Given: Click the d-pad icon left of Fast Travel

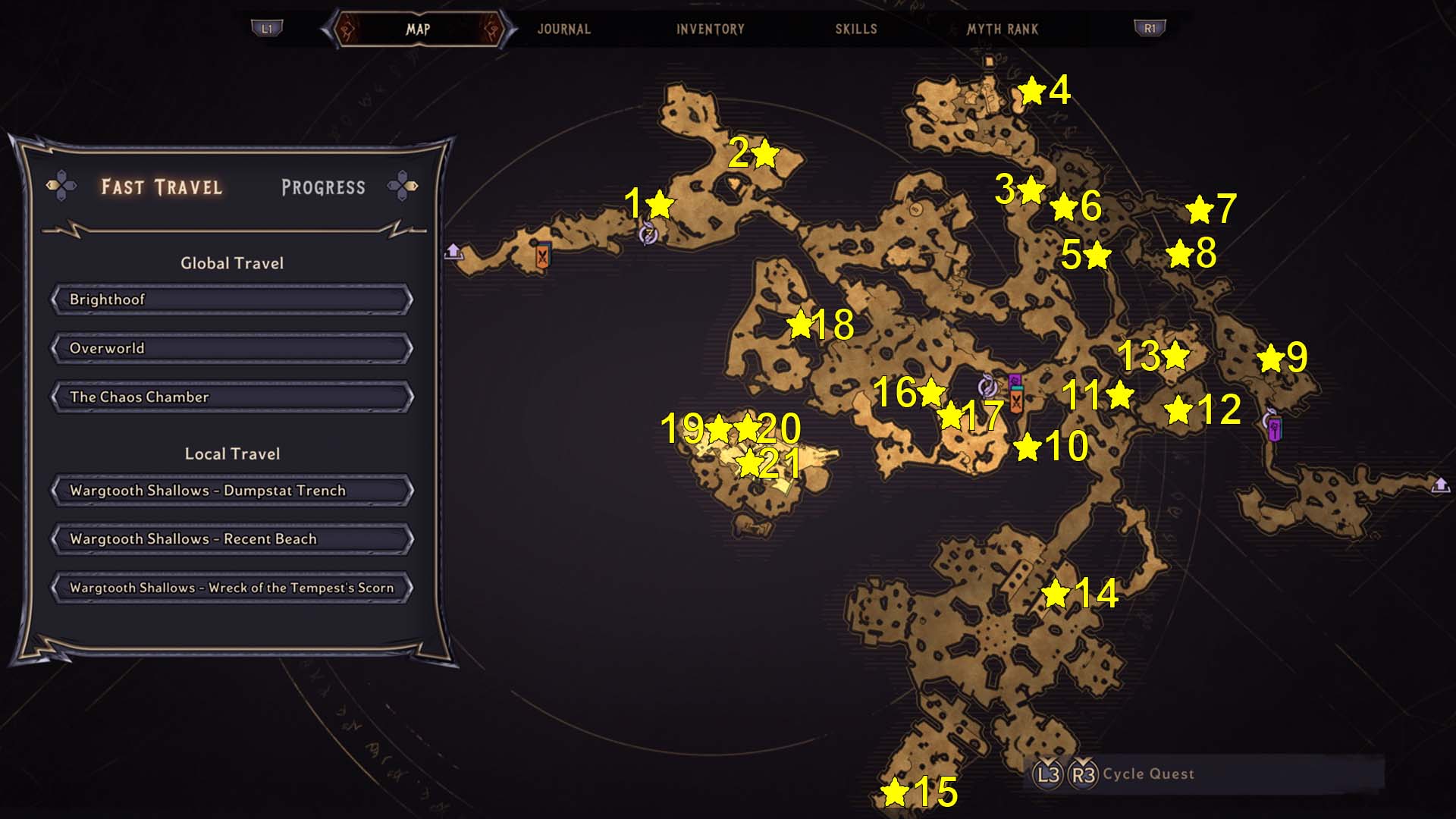Looking at the screenshot, I should (x=62, y=184).
